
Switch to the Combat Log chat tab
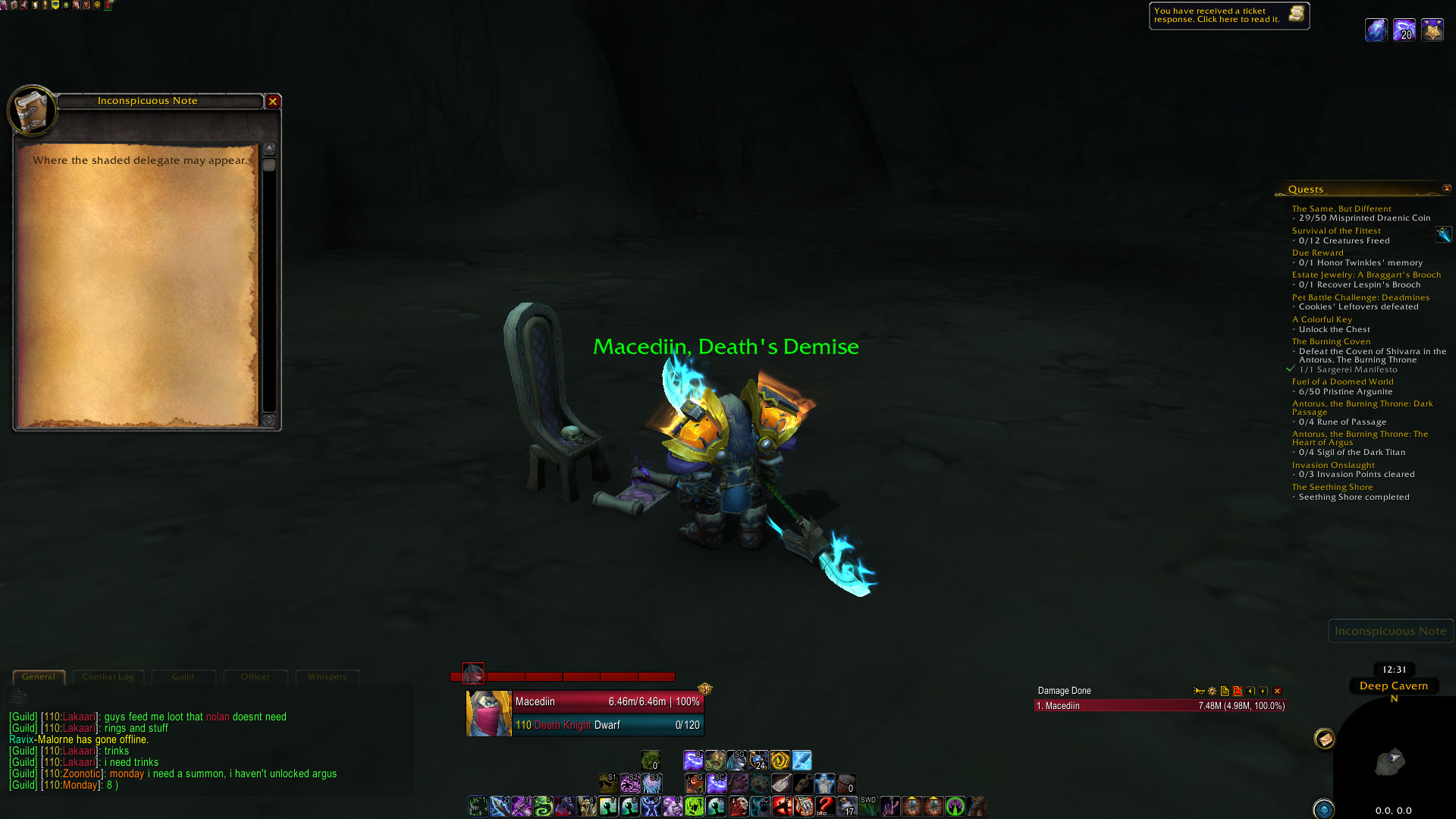[108, 676]
